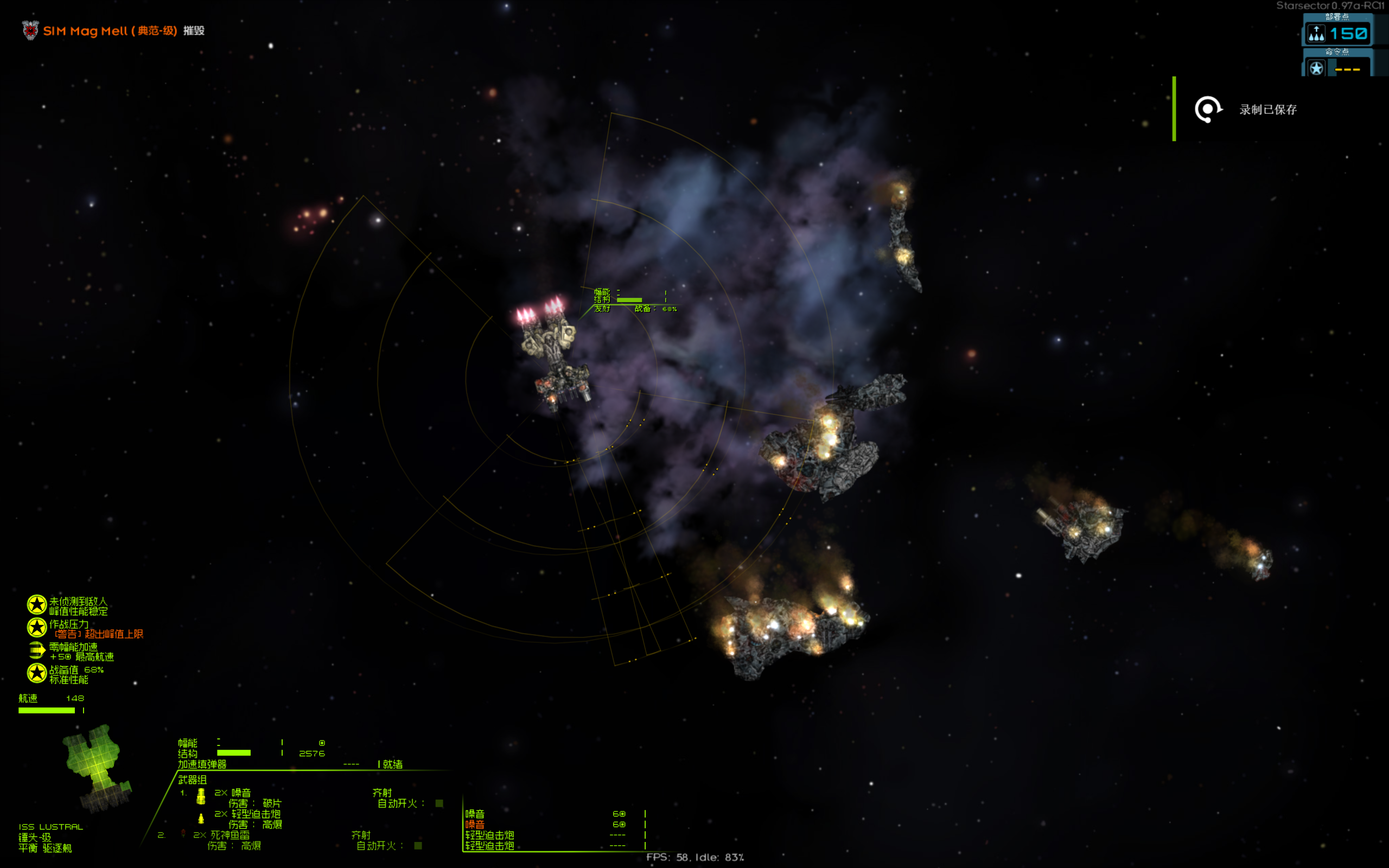1389x868 pixels.
Task: Click the 作战压力 warning status icon
Action: point(37,628)
